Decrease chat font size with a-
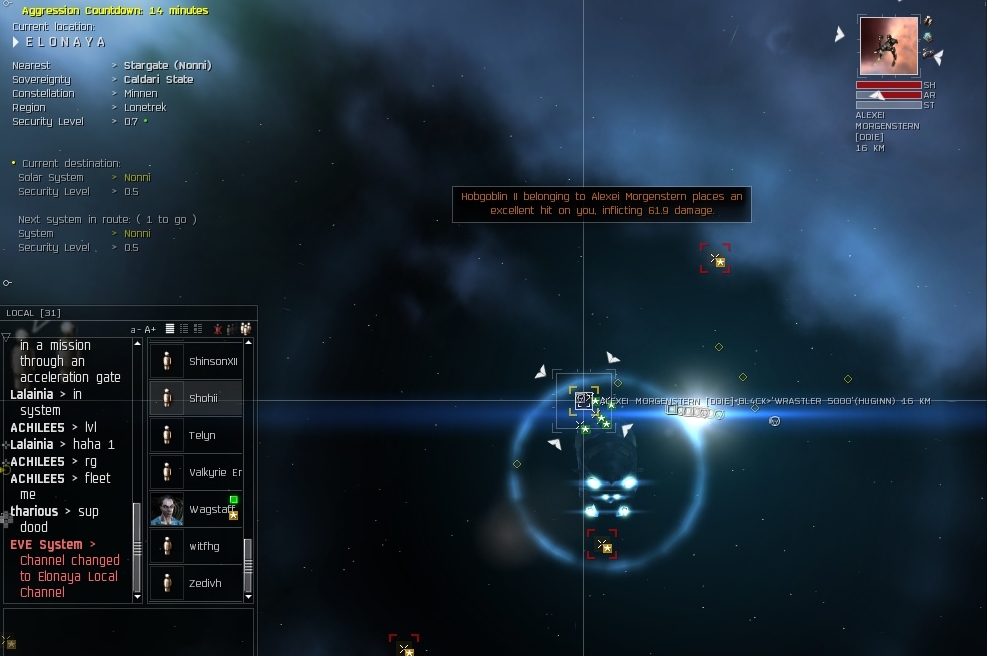The image size is (987, 656). click(x=135, y=329)
